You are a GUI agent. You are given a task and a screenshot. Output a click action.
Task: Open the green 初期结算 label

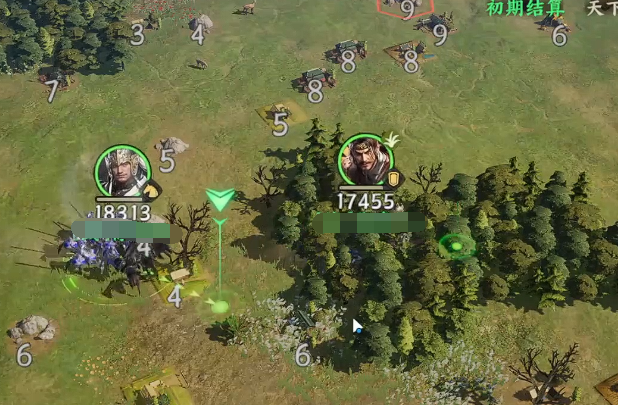(x=525, y=8)
